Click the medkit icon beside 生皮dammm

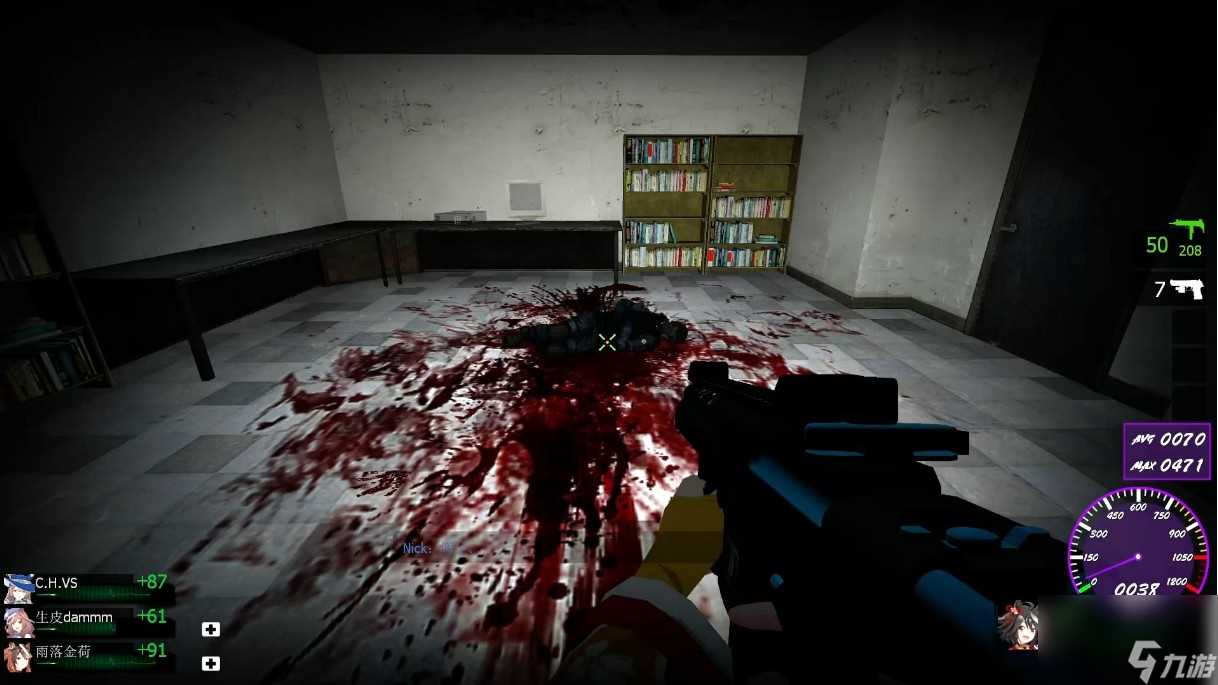point(211,629)
